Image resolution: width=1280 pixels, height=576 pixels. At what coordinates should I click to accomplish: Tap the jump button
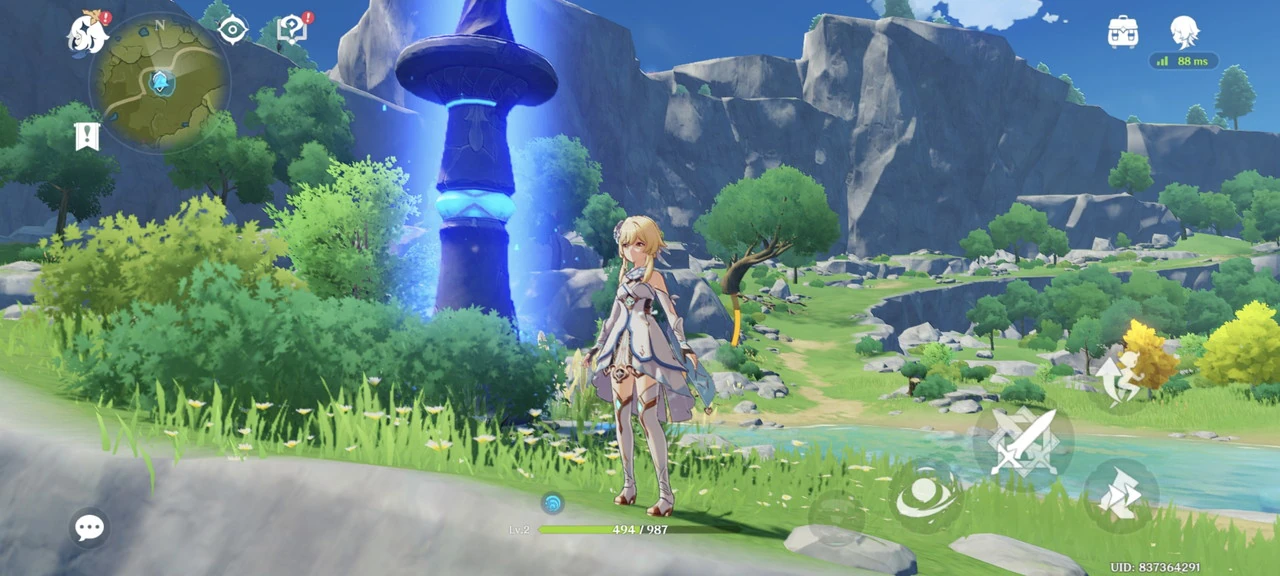[1120, 376]
